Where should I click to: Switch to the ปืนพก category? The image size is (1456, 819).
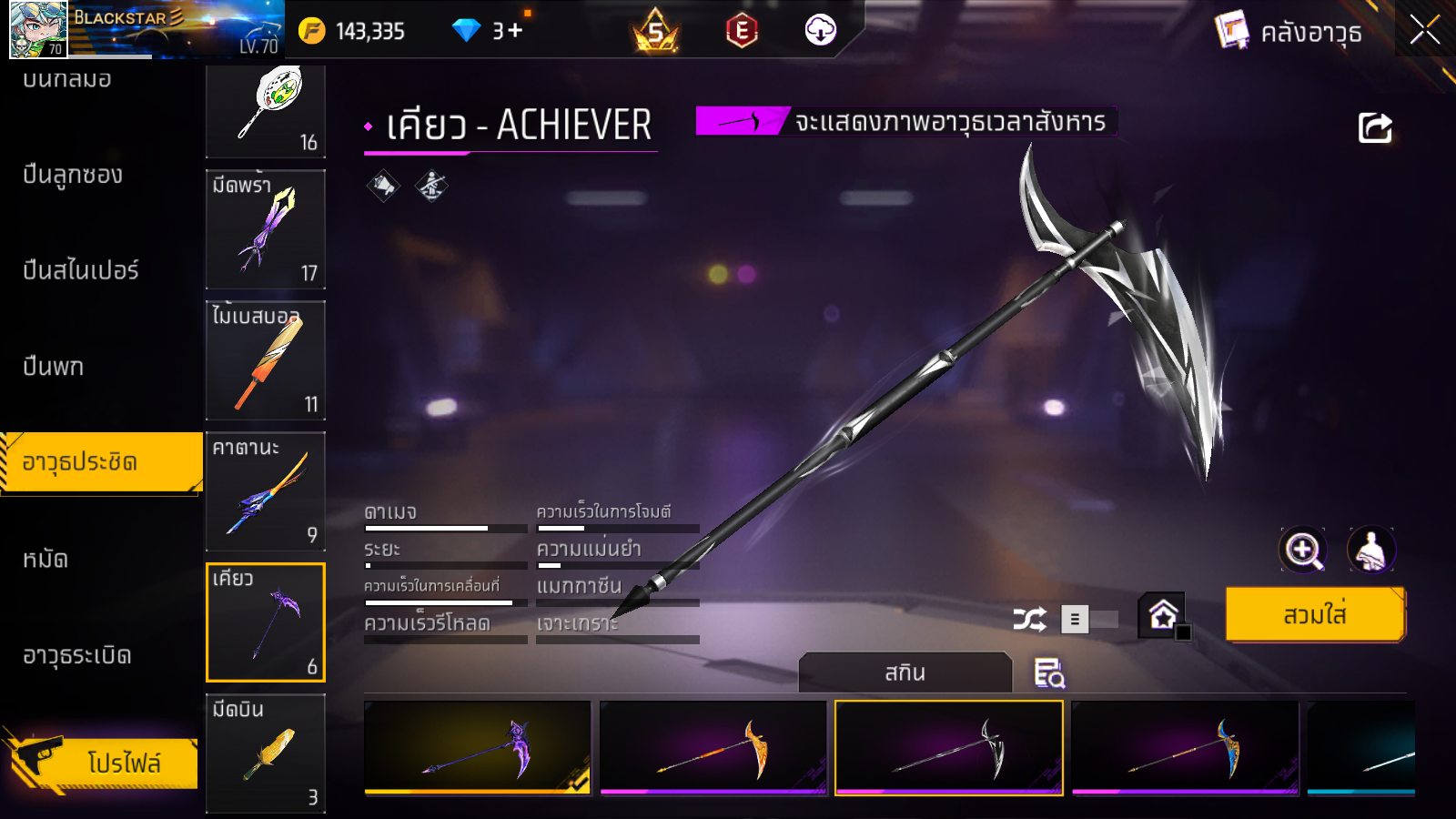(54, 367)
